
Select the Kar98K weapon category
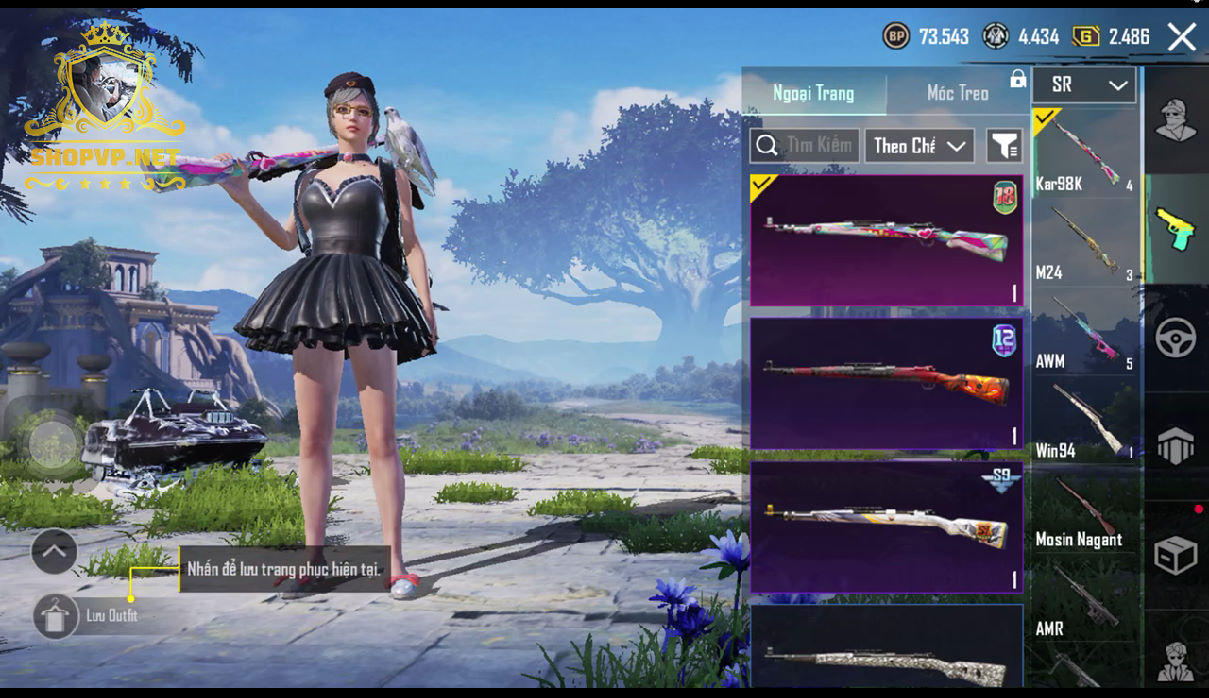click(1084, 151)
